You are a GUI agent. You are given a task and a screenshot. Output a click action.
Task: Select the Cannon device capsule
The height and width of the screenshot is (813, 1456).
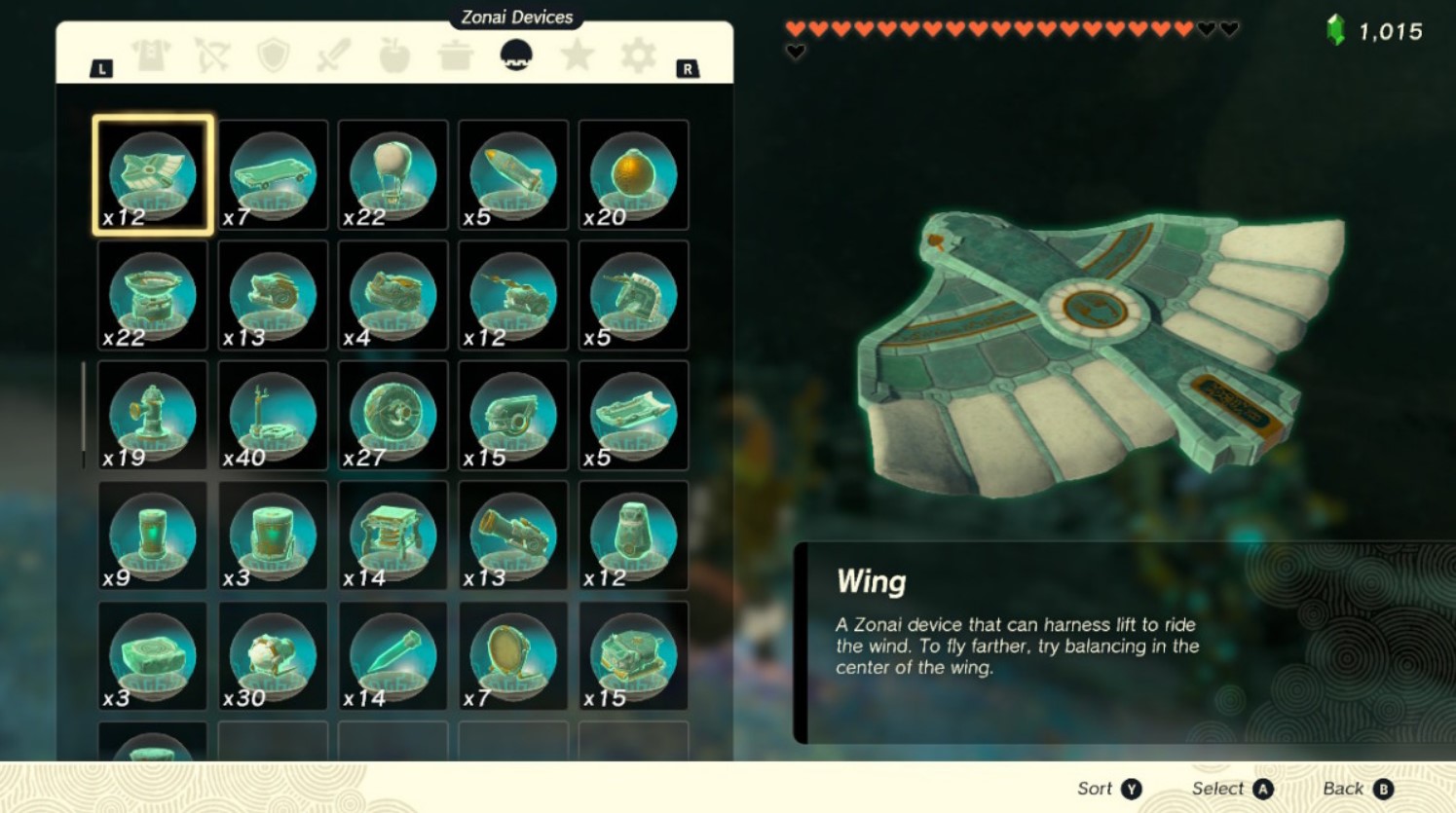point(513,536)
